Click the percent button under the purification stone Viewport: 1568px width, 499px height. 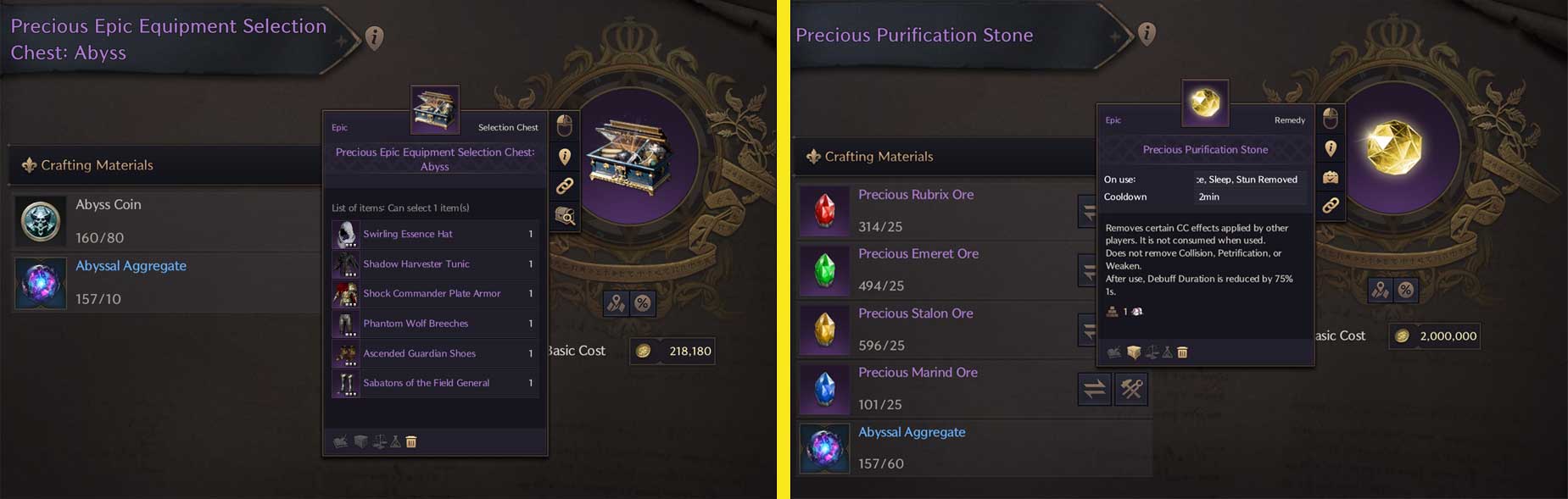1406,290
